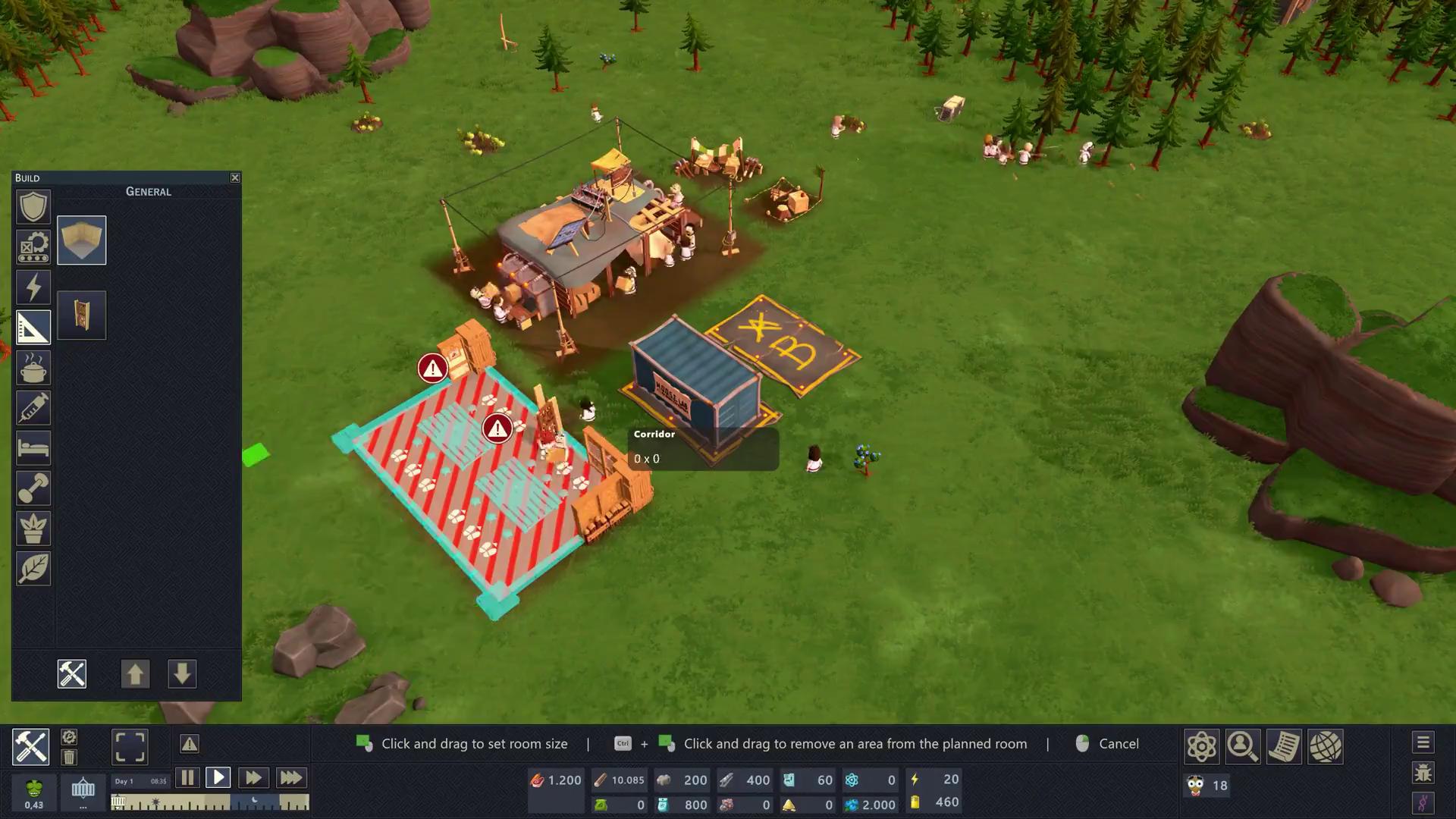This screenshot has height=819, width=1456.
Task: Toggle the warning triangle alerts button
Action: point(190,744)
